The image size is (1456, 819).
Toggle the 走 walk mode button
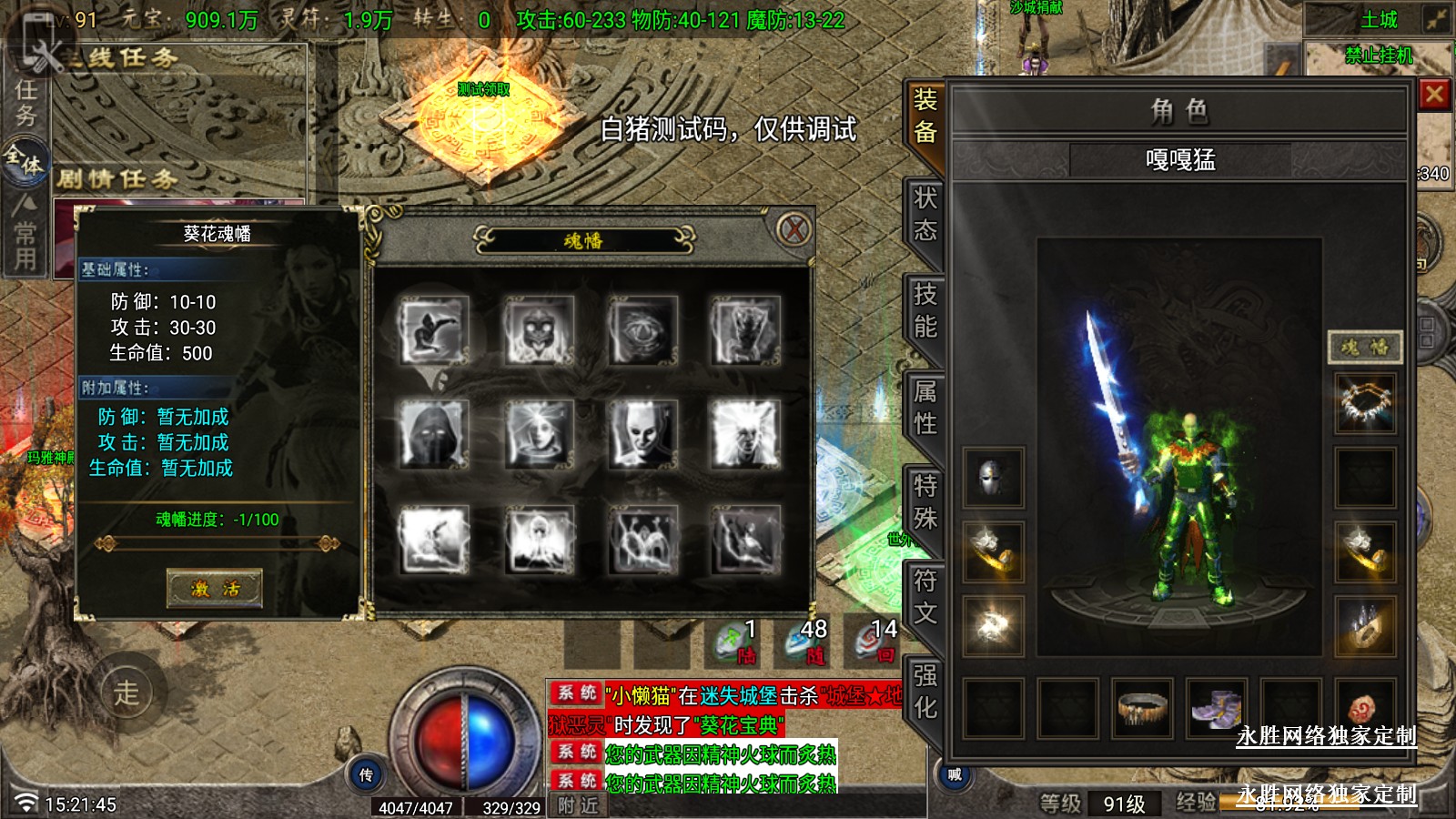pyautogui.click(x=126, y=693)
